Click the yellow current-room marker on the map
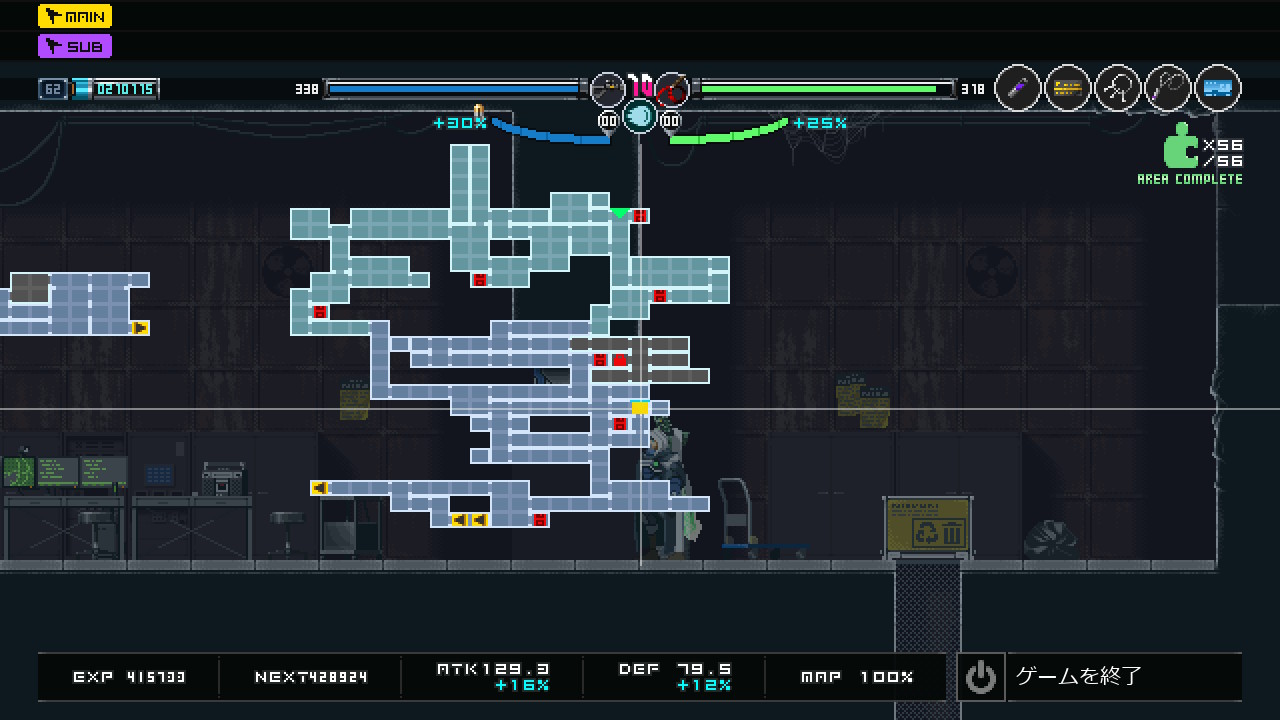Viewport: 1280px width, 720px height. click(640, 408)
